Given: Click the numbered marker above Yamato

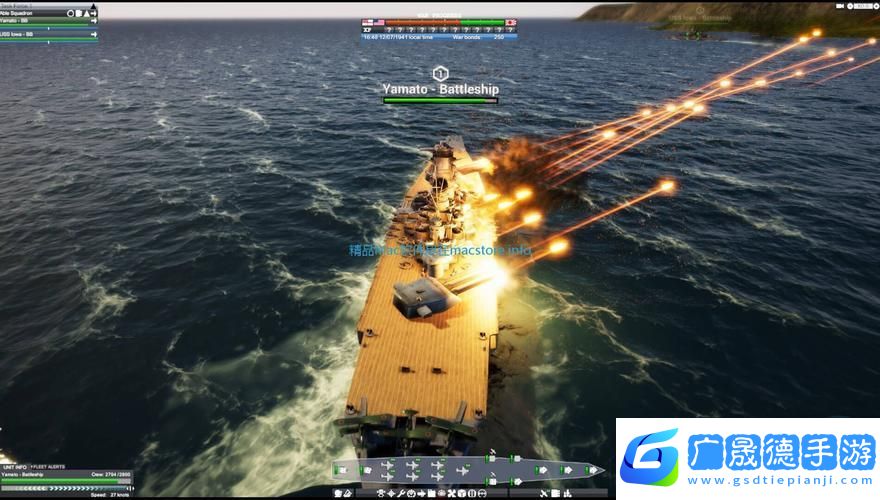Looking at the screenshot, I should point(440,73).
